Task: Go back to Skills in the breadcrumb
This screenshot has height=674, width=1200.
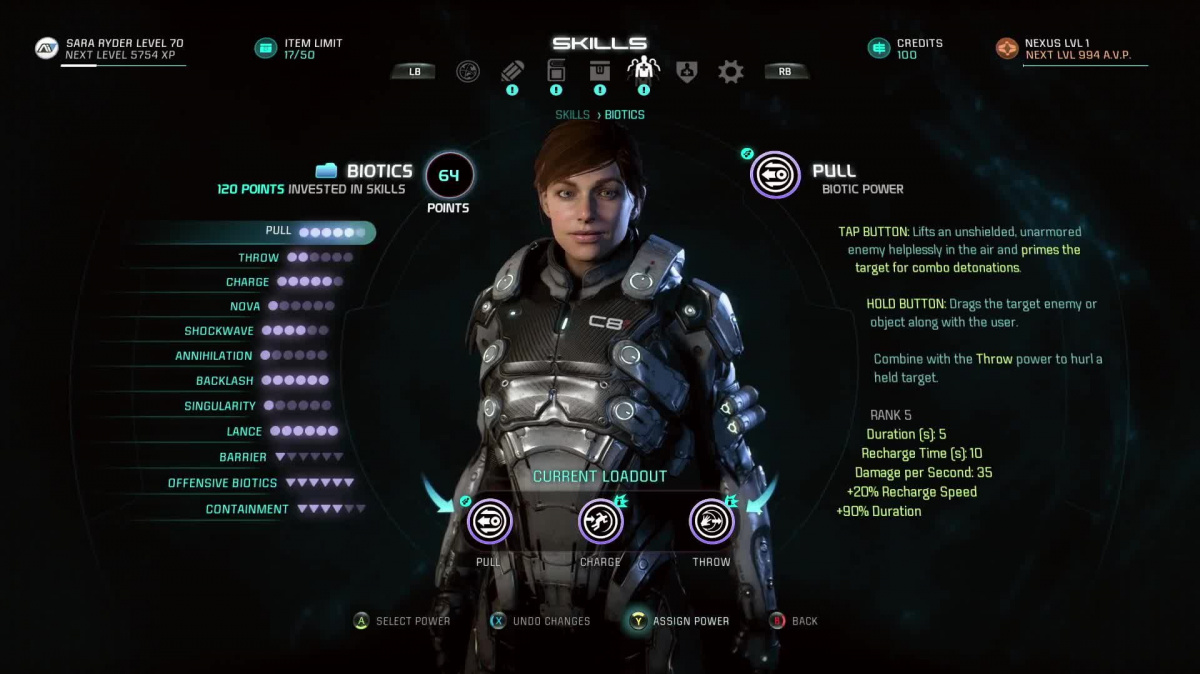Action: coord(572,115)
